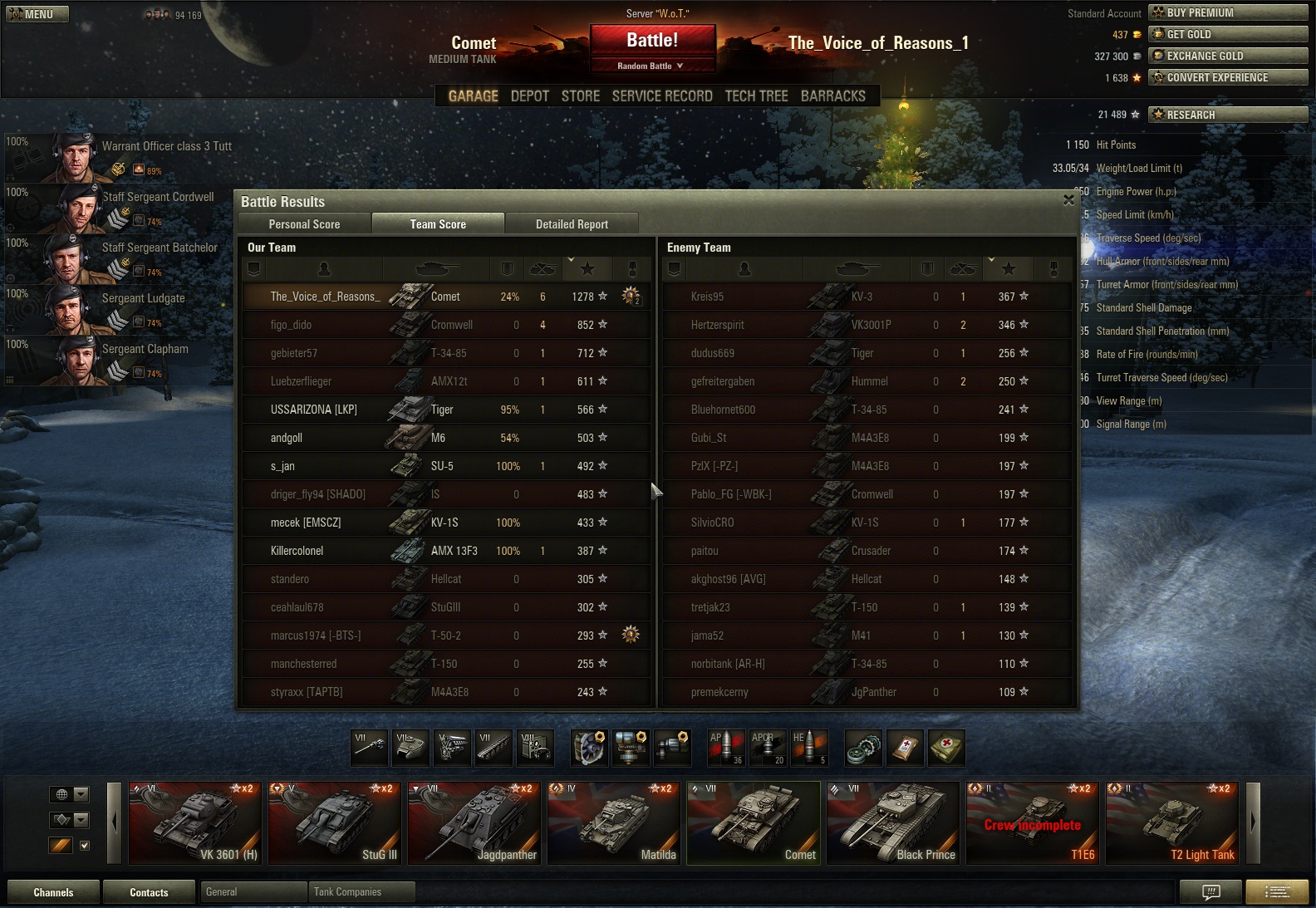Open the RESEARCH button
The height and width of the screenshot is (908, 1316).
pyautogui.click(x=1227, y=115)
